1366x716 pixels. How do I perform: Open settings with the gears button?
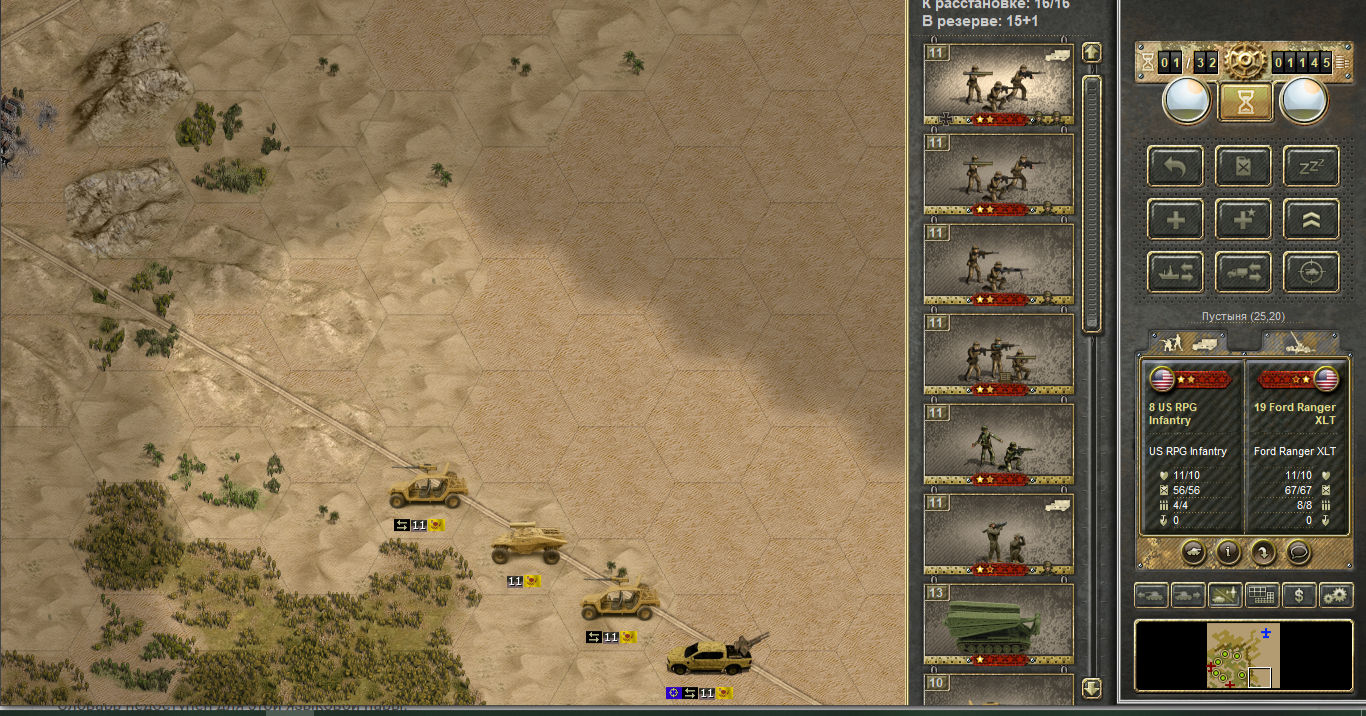tap(1336, 596)
